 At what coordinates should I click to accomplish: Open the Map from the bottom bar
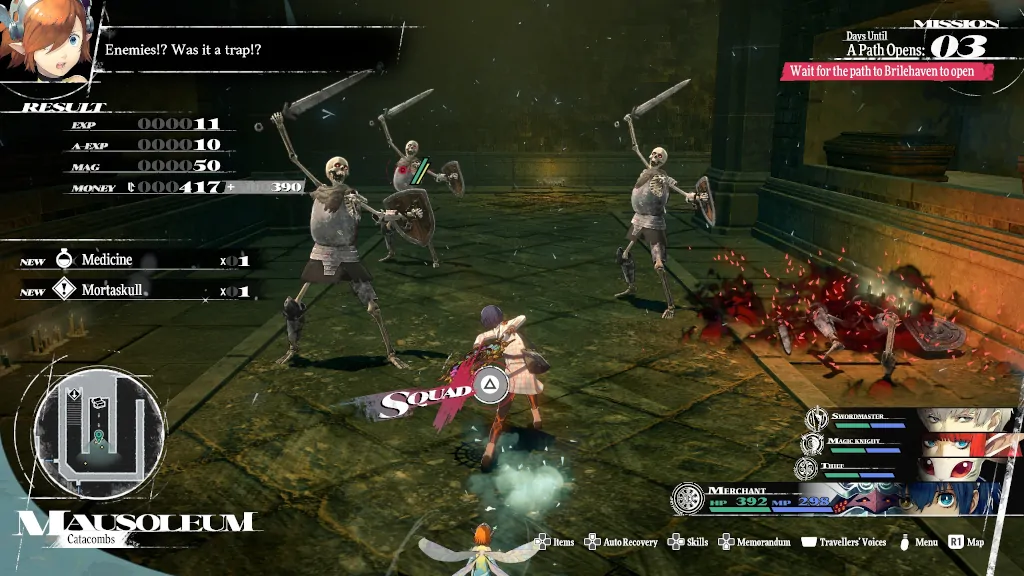(x=967, y=542)
